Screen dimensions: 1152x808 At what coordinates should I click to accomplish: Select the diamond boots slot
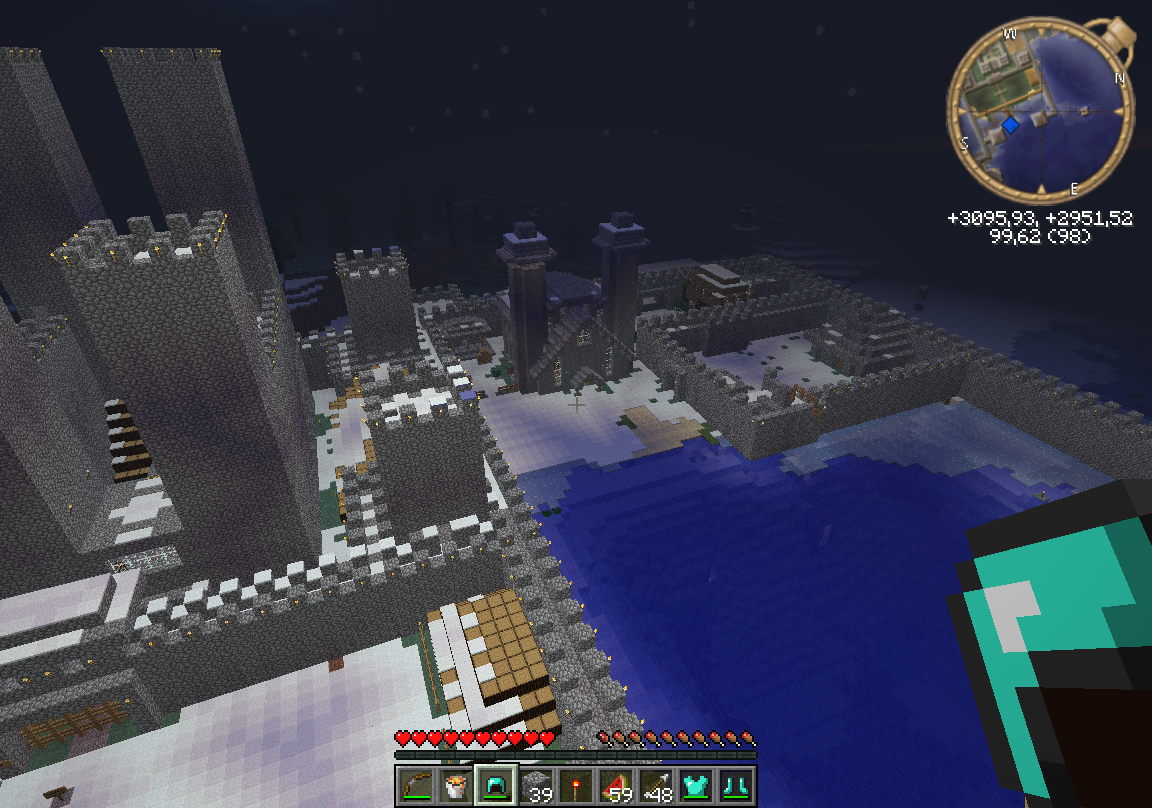click(x=738, y=786)
